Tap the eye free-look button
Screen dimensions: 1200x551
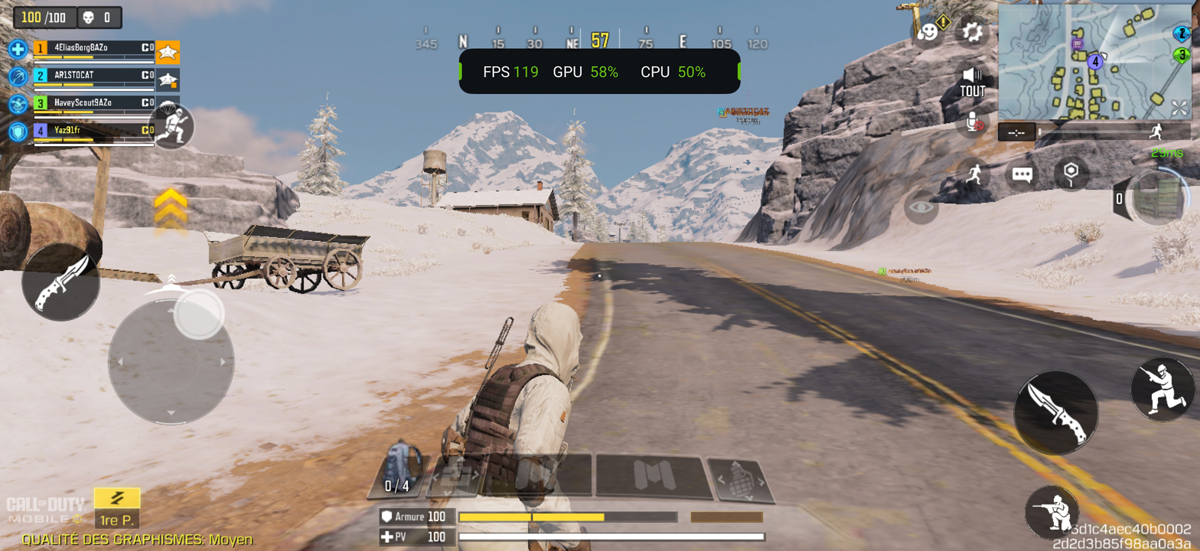(x=921, y=209)
